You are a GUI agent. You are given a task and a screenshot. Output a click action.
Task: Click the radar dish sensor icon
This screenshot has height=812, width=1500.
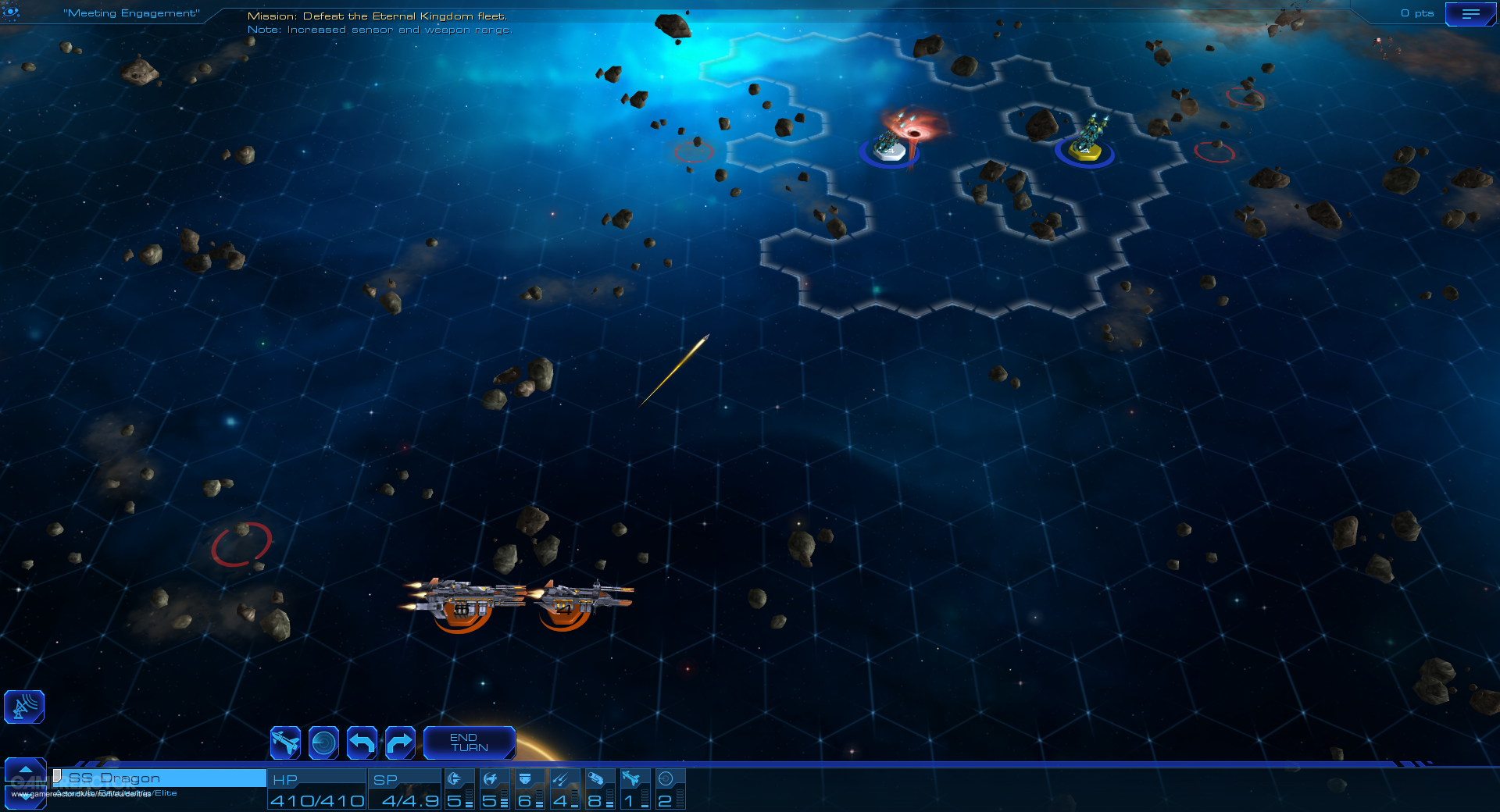(23, 707)
